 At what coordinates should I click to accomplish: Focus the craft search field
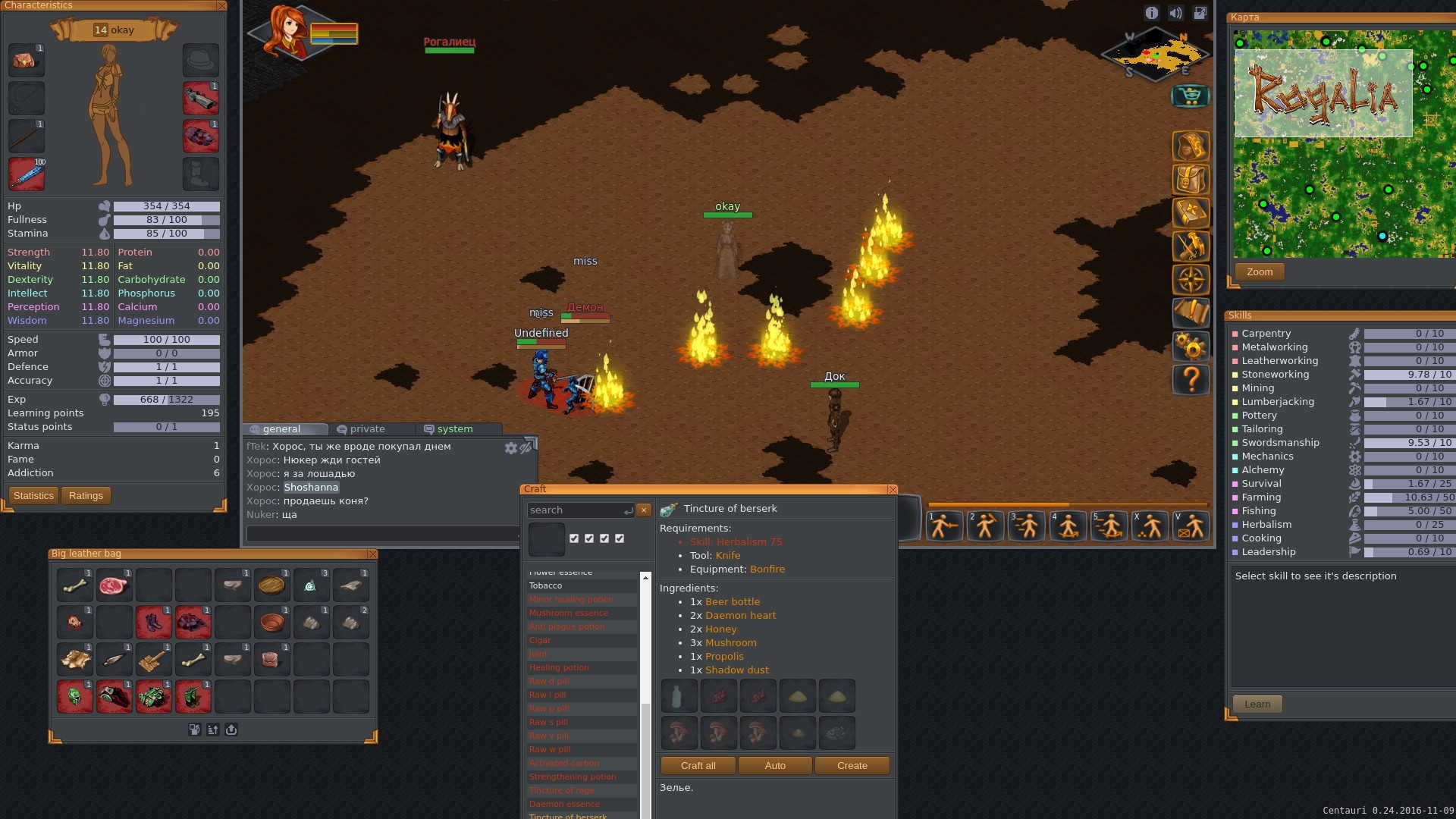[x=576, y=510]
